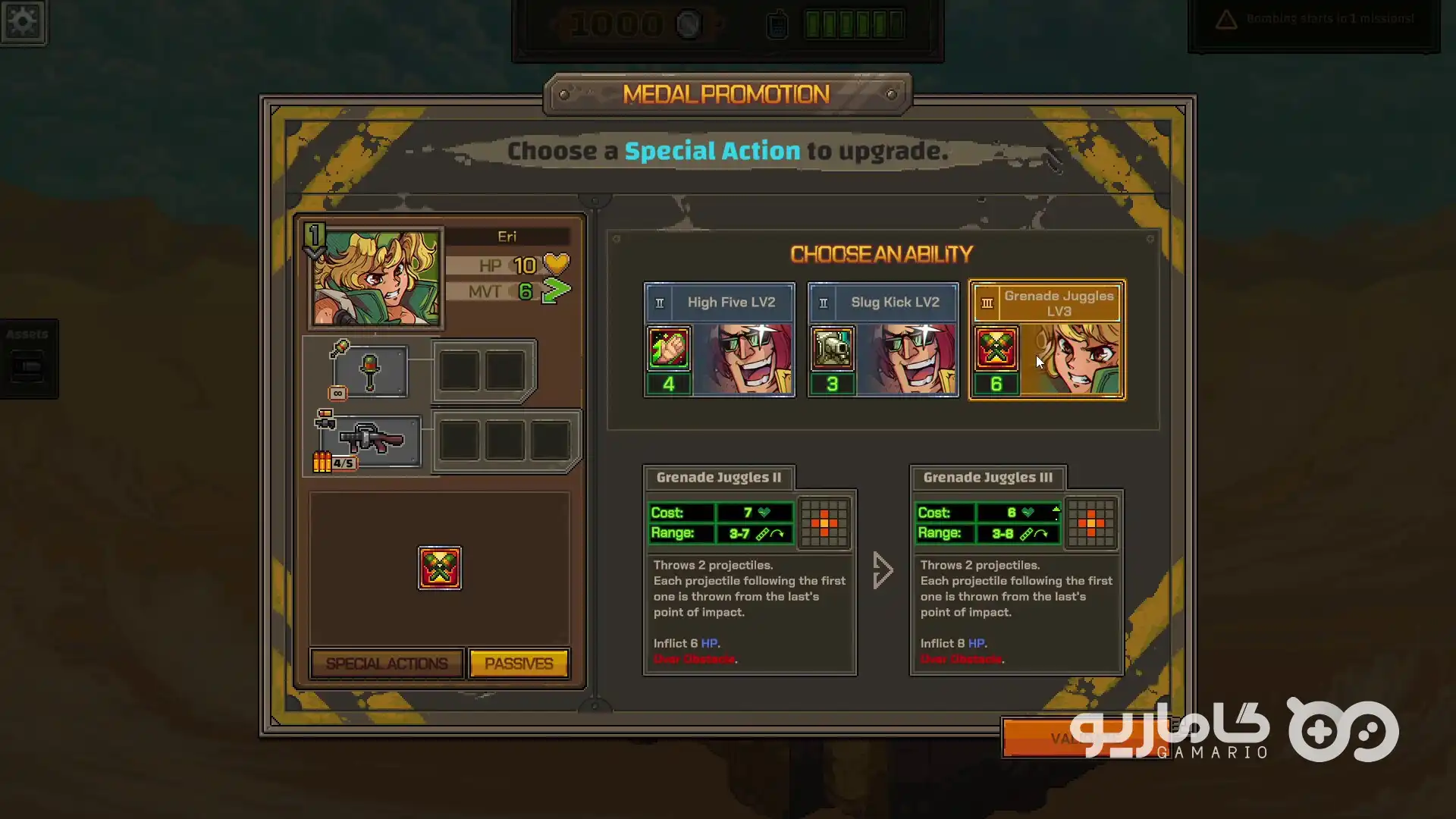Switch to the Special Actions tab
The height and width of the screenshot is (819, 1456).
tap(387, 664)
